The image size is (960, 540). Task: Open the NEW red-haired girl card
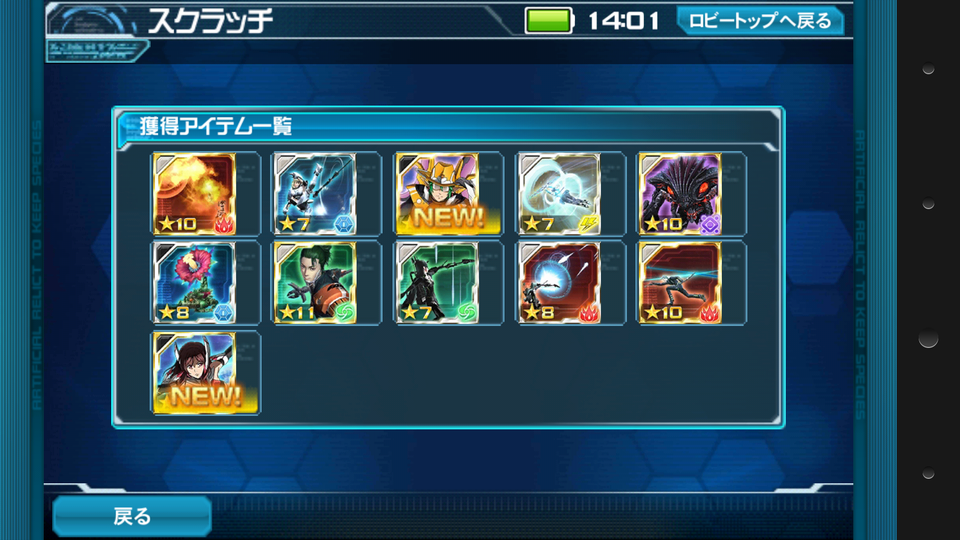194,373
